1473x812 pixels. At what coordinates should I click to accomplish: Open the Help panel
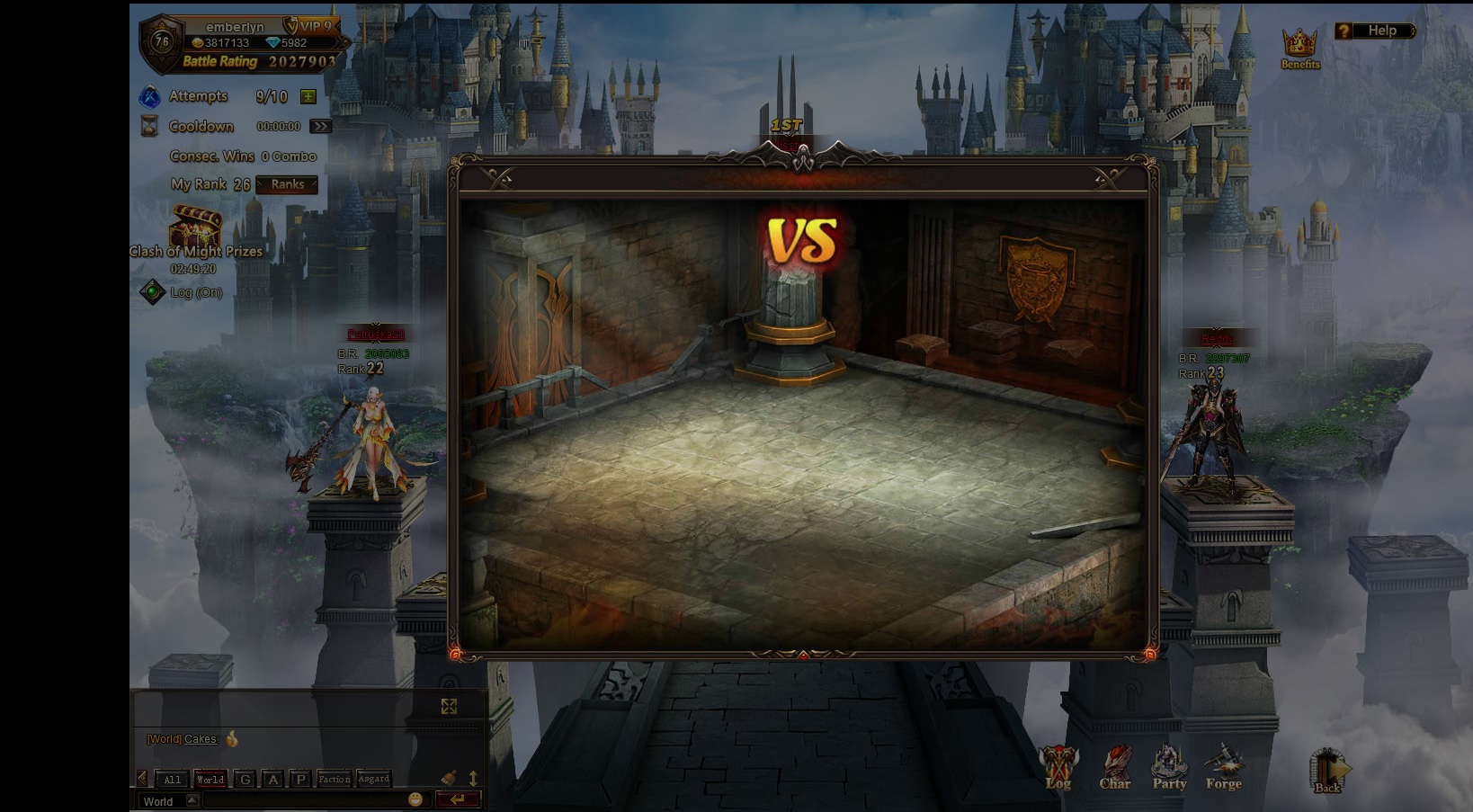1375,31
